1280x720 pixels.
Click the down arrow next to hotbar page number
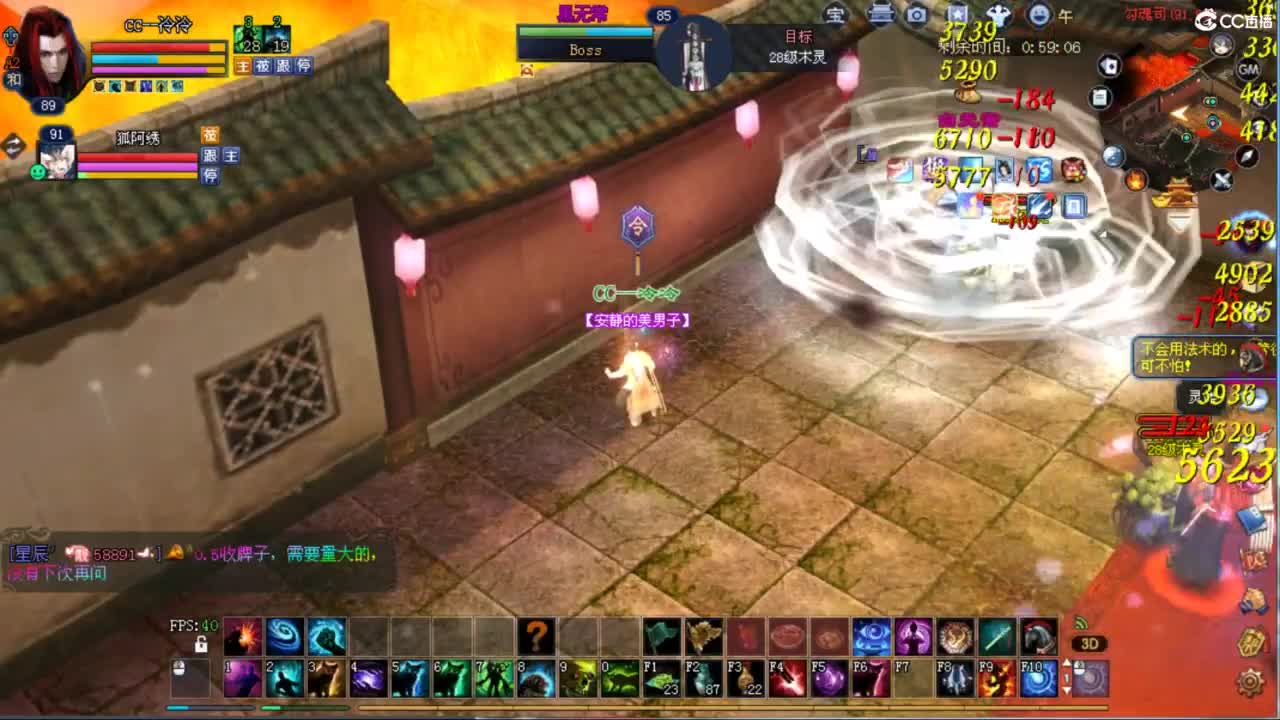(x=1067, y=689)
